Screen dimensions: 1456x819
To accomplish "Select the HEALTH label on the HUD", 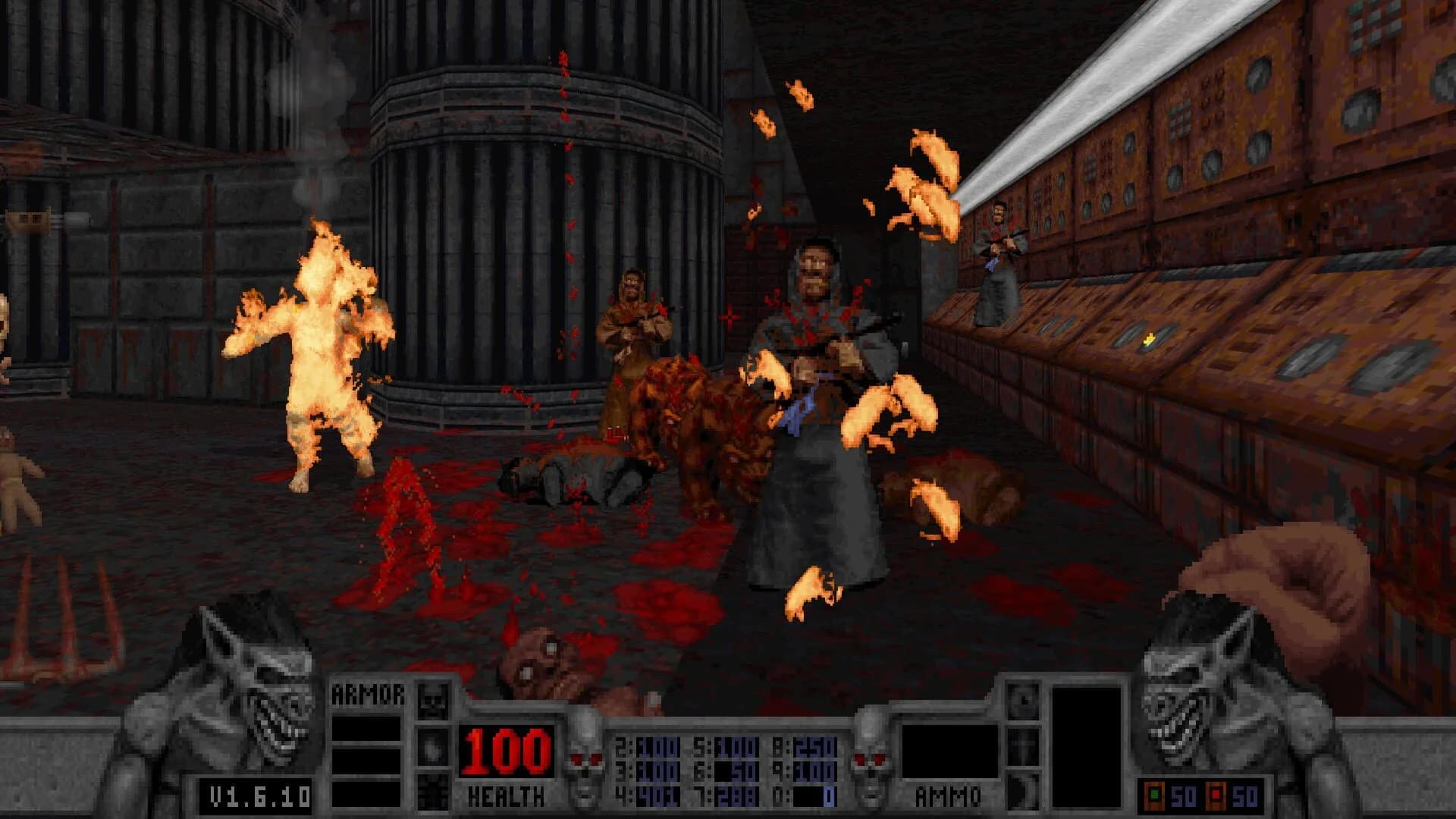I will point(506,795).
